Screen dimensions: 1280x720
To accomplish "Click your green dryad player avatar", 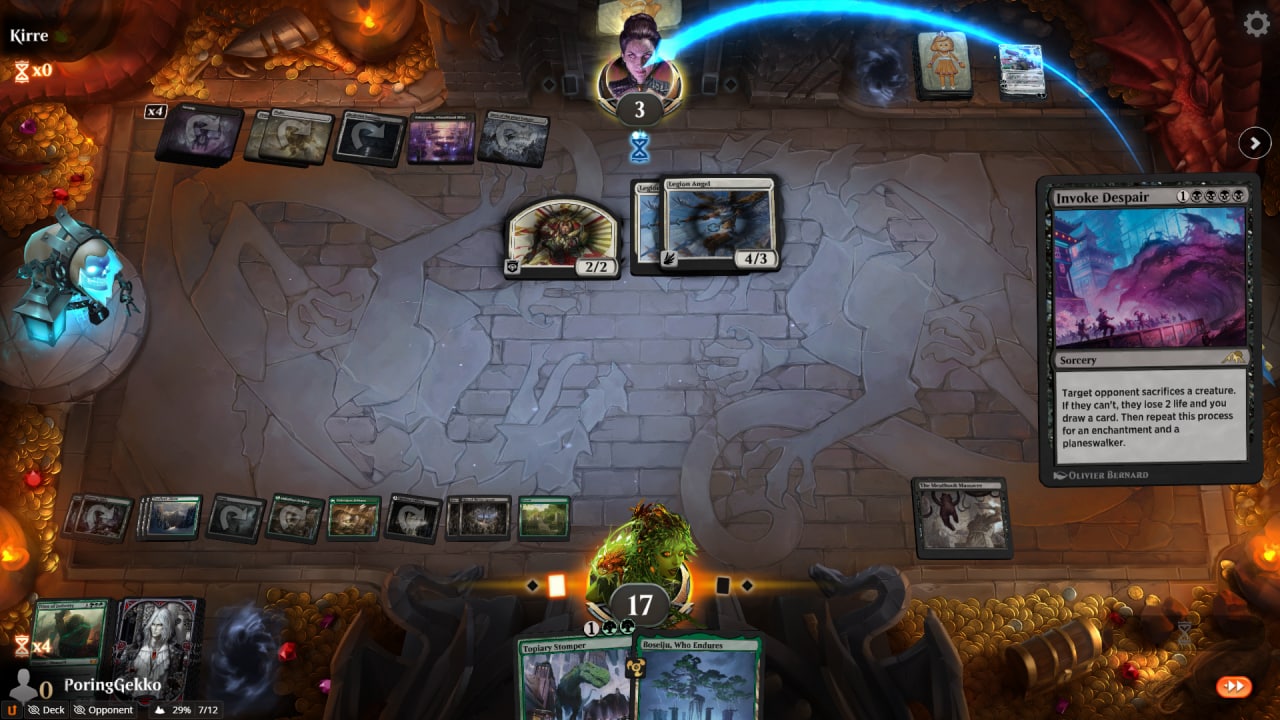I will 640,560.
